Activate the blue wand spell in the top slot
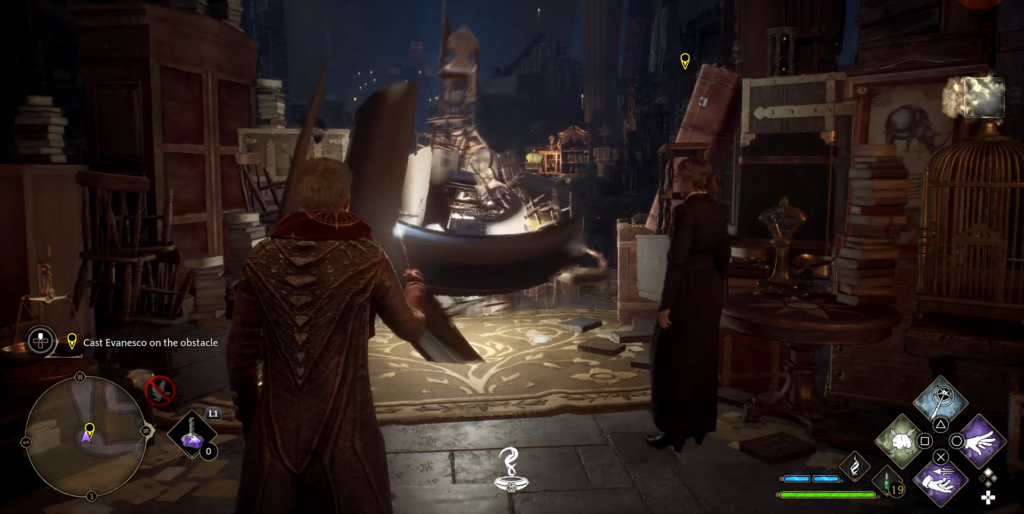1024x514 pixels. [940, 400]
